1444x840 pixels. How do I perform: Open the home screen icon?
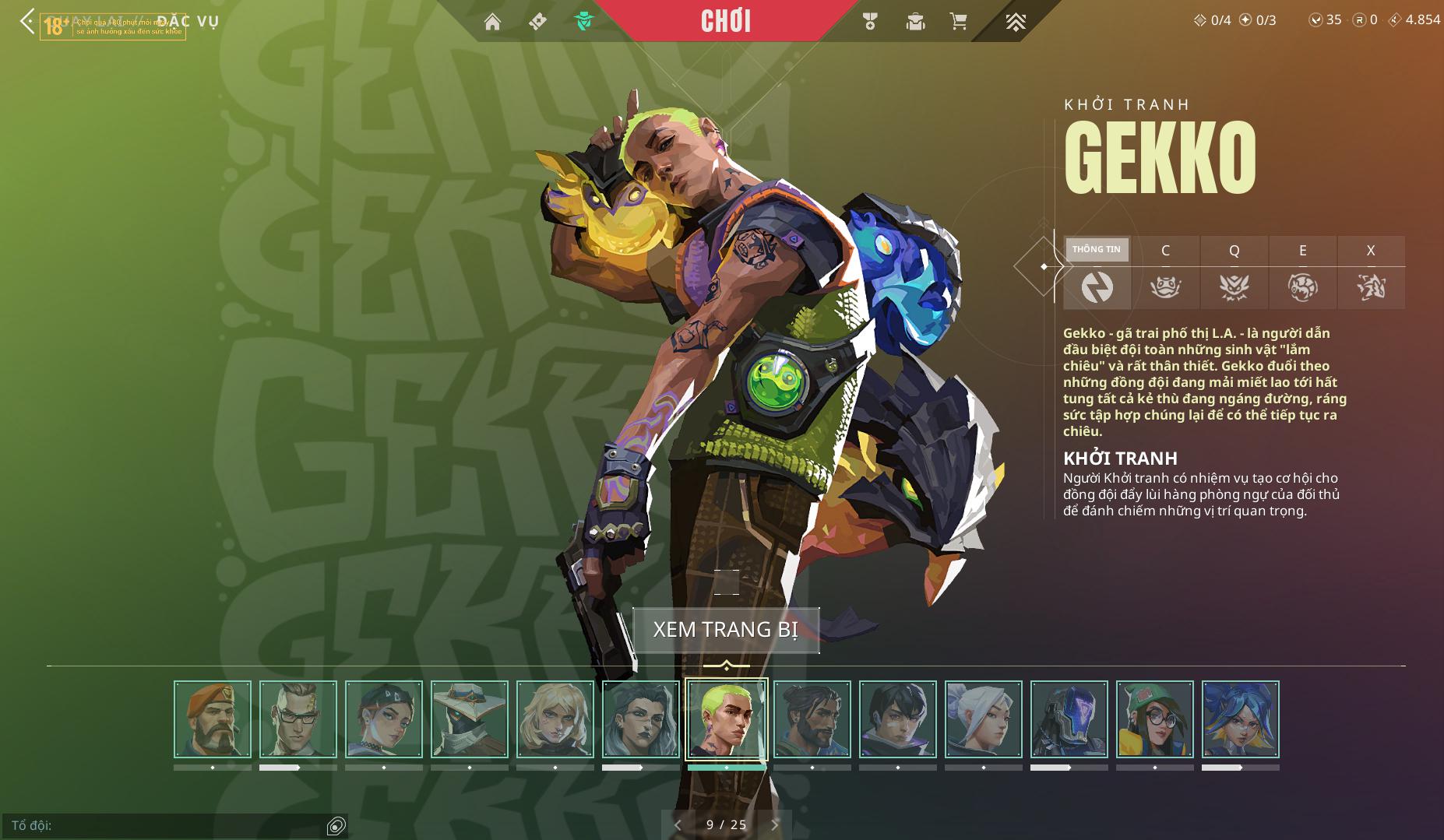492,22
